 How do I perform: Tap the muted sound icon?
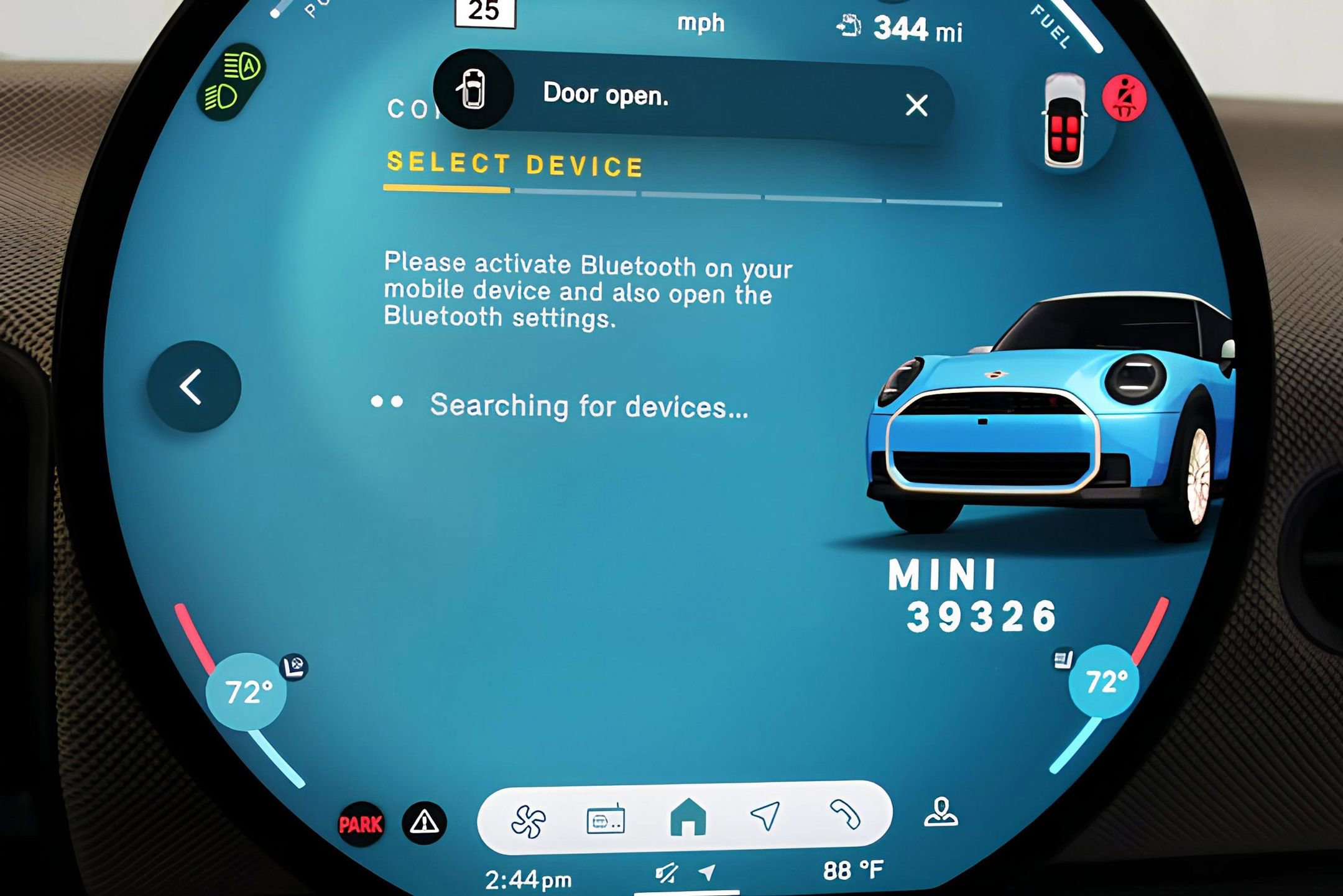coord(666,874)
